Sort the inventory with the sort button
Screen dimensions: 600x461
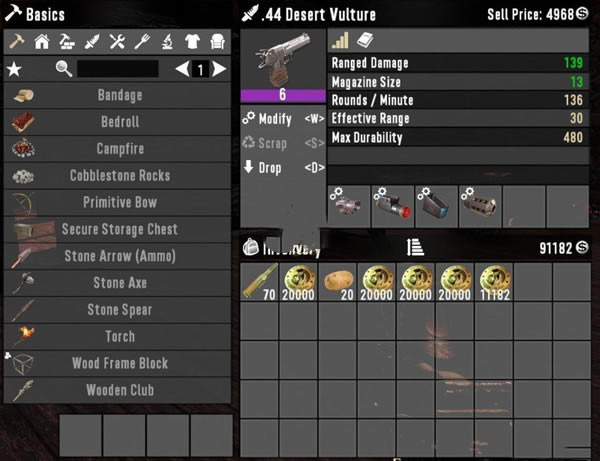(x=412, y=246)
